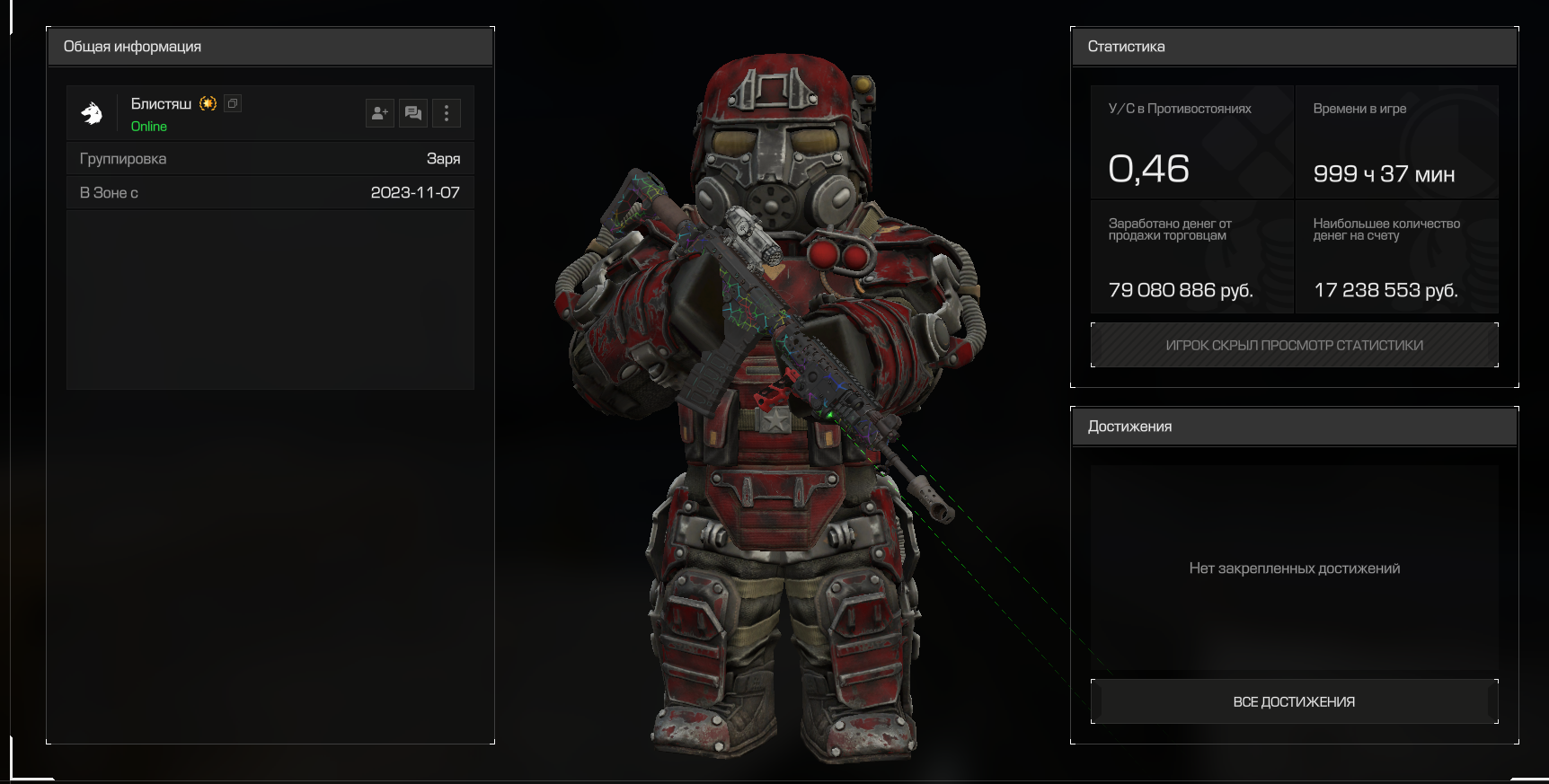Click the wolf faction emblem
The image size is (1549, 784).
point(92,113)
